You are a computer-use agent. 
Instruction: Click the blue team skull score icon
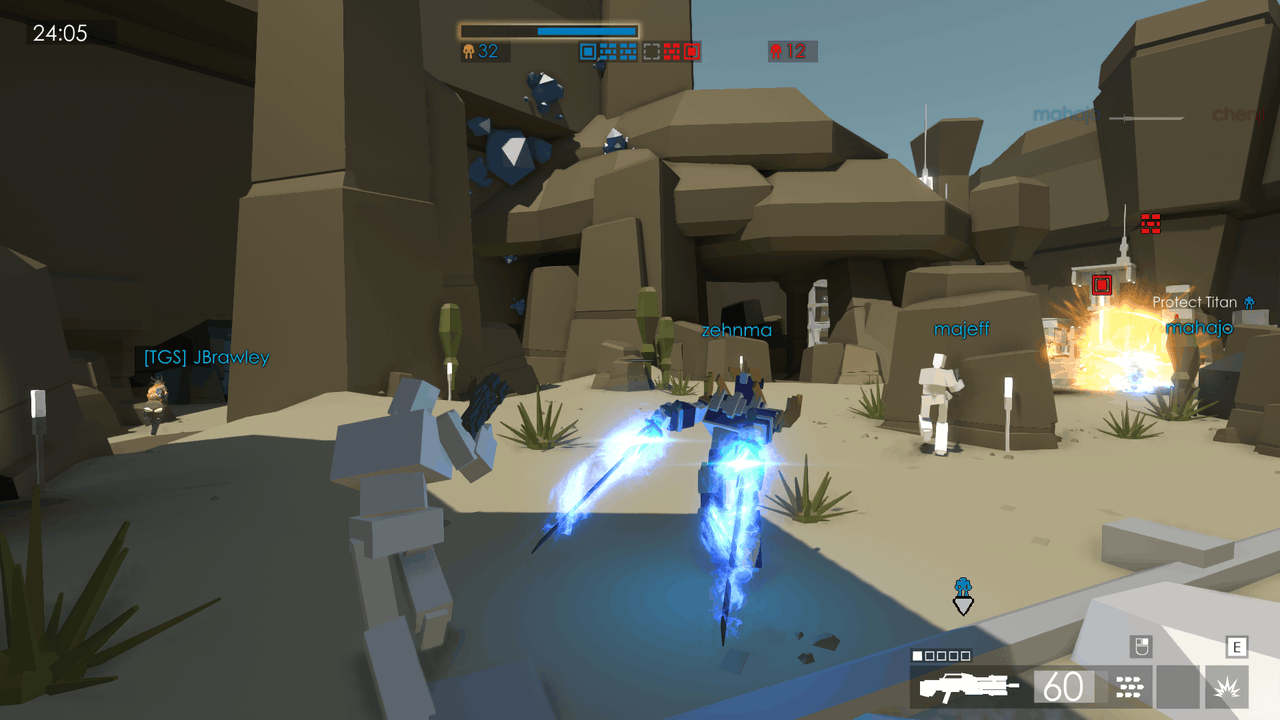[467, 50]
